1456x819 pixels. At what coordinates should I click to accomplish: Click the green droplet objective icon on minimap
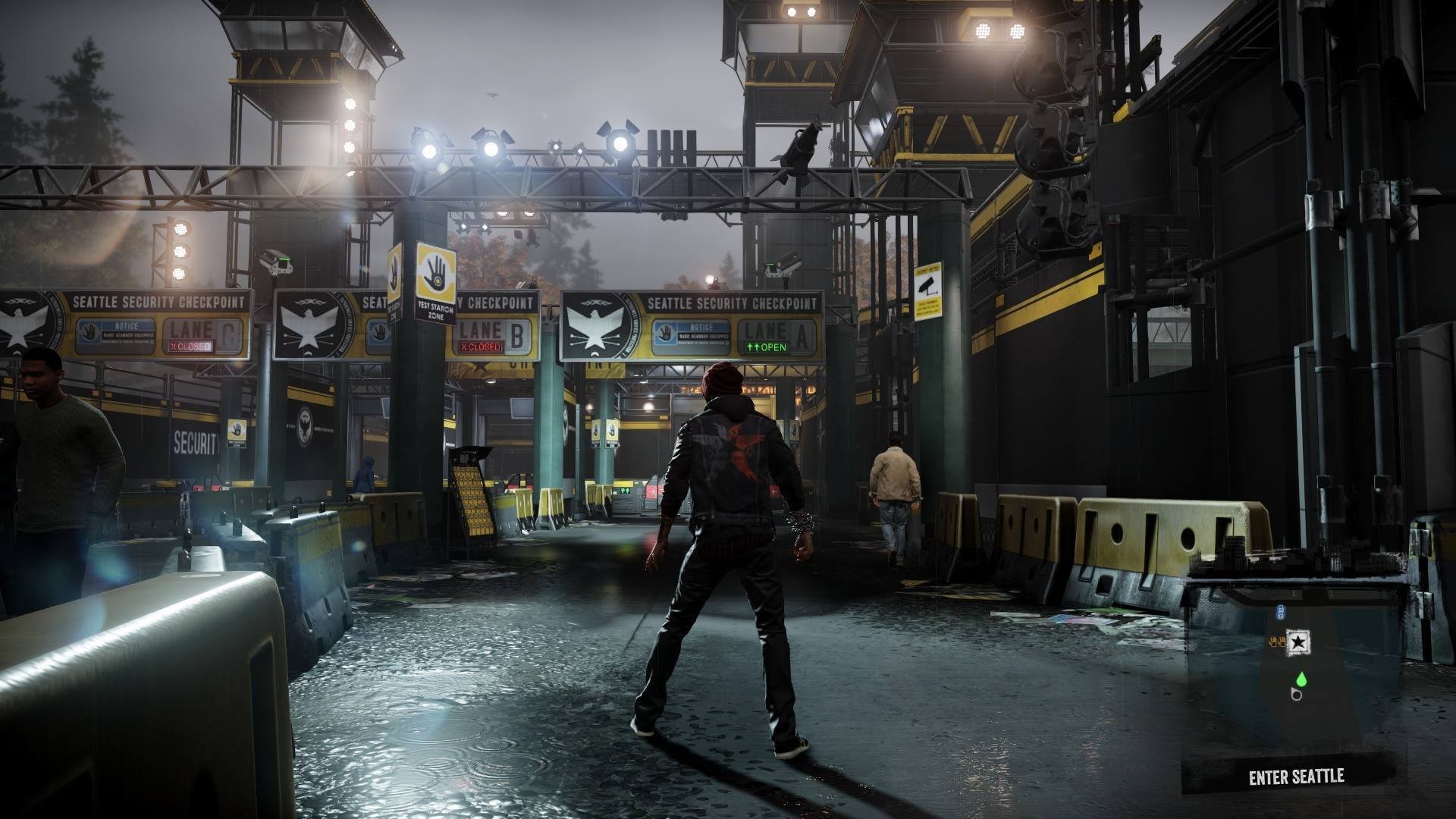1301,679
